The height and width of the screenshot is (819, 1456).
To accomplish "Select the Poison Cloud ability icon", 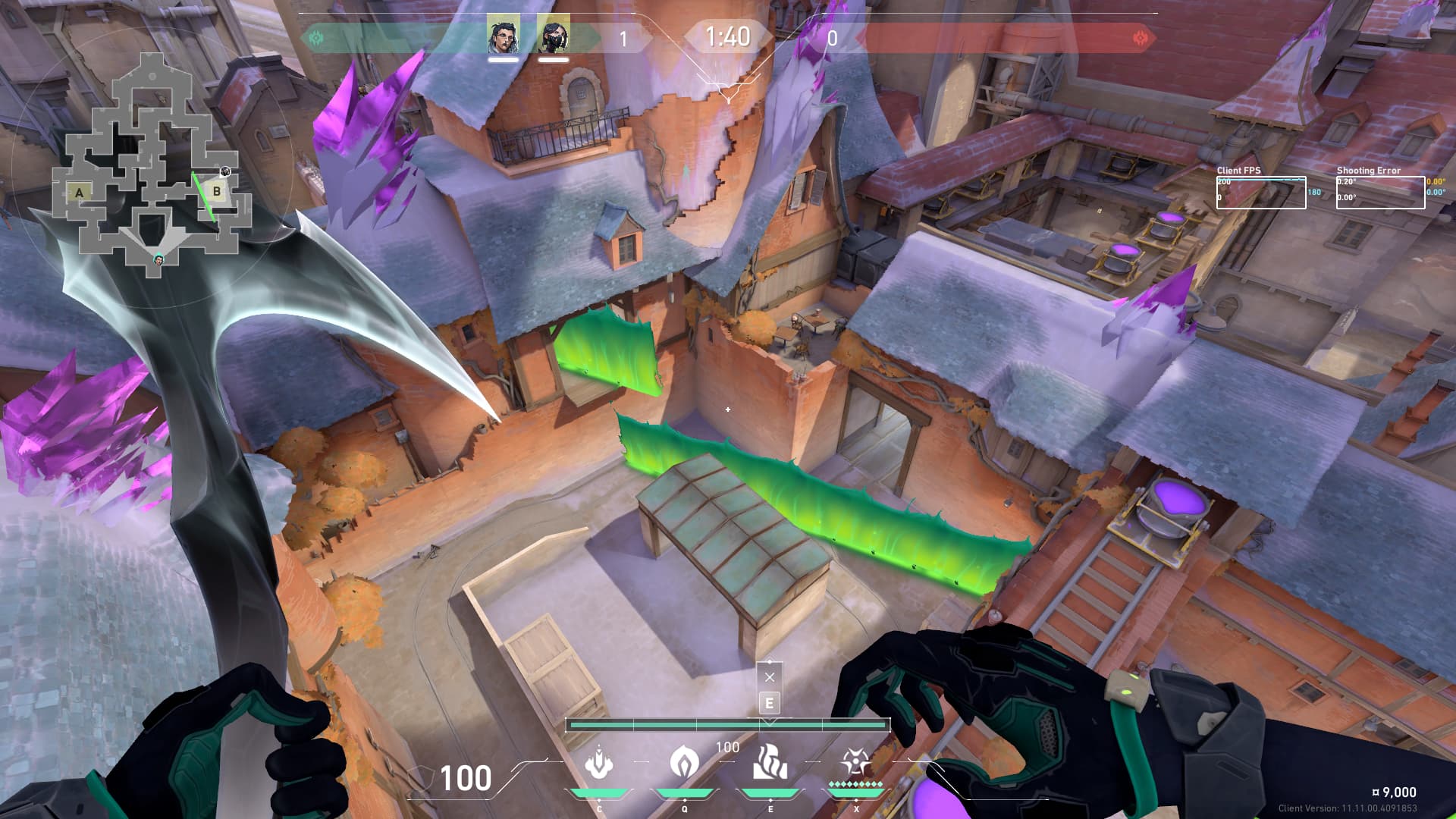I will [x=684, y=762].
